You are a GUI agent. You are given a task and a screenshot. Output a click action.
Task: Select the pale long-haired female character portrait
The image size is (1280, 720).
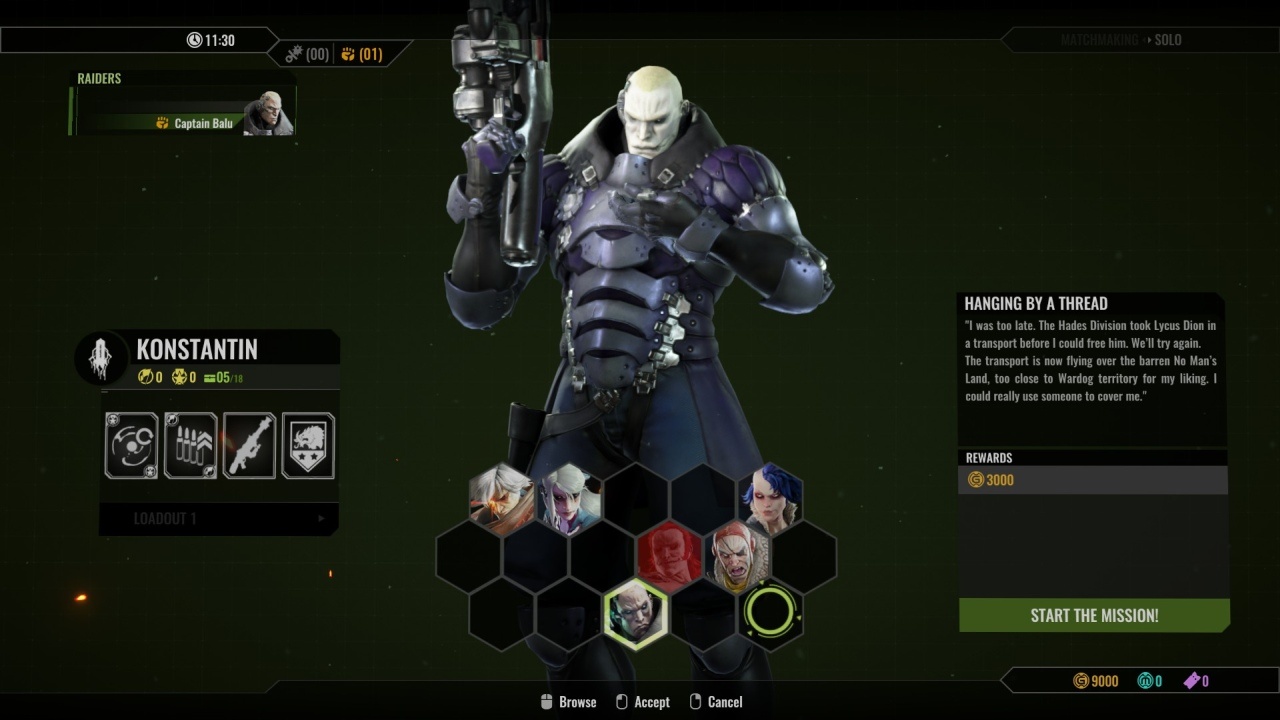coord(569,498)
